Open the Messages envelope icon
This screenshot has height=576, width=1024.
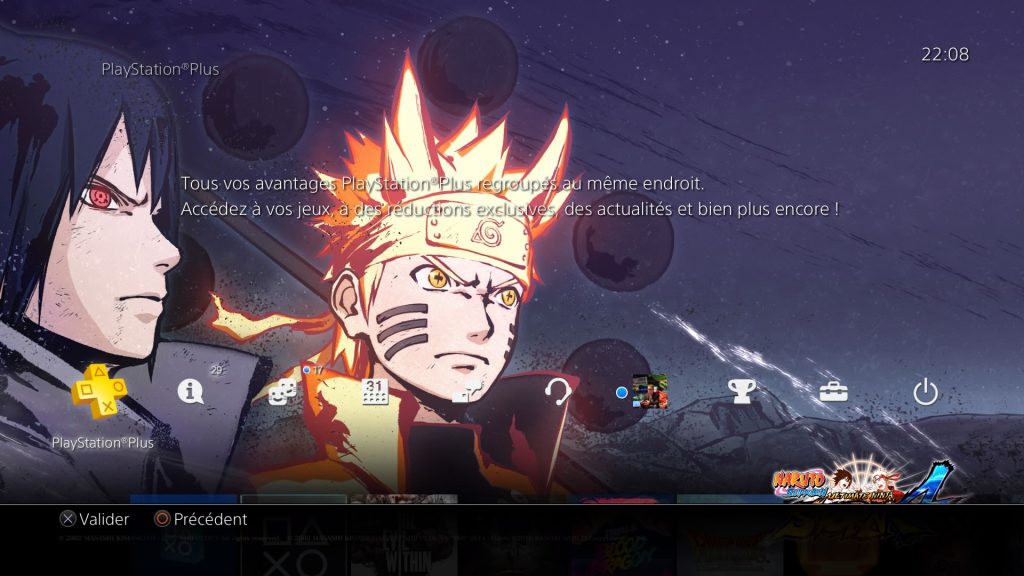(x=465, y=392)
